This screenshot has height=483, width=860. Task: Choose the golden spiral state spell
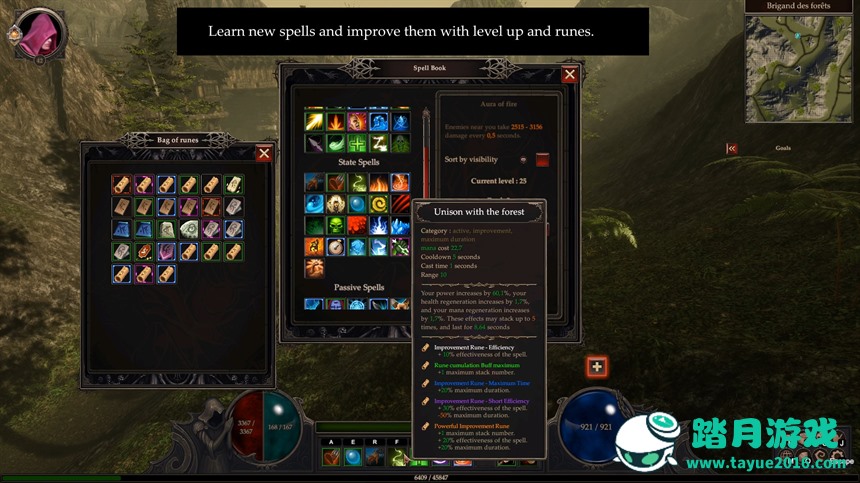pos(379,204)
